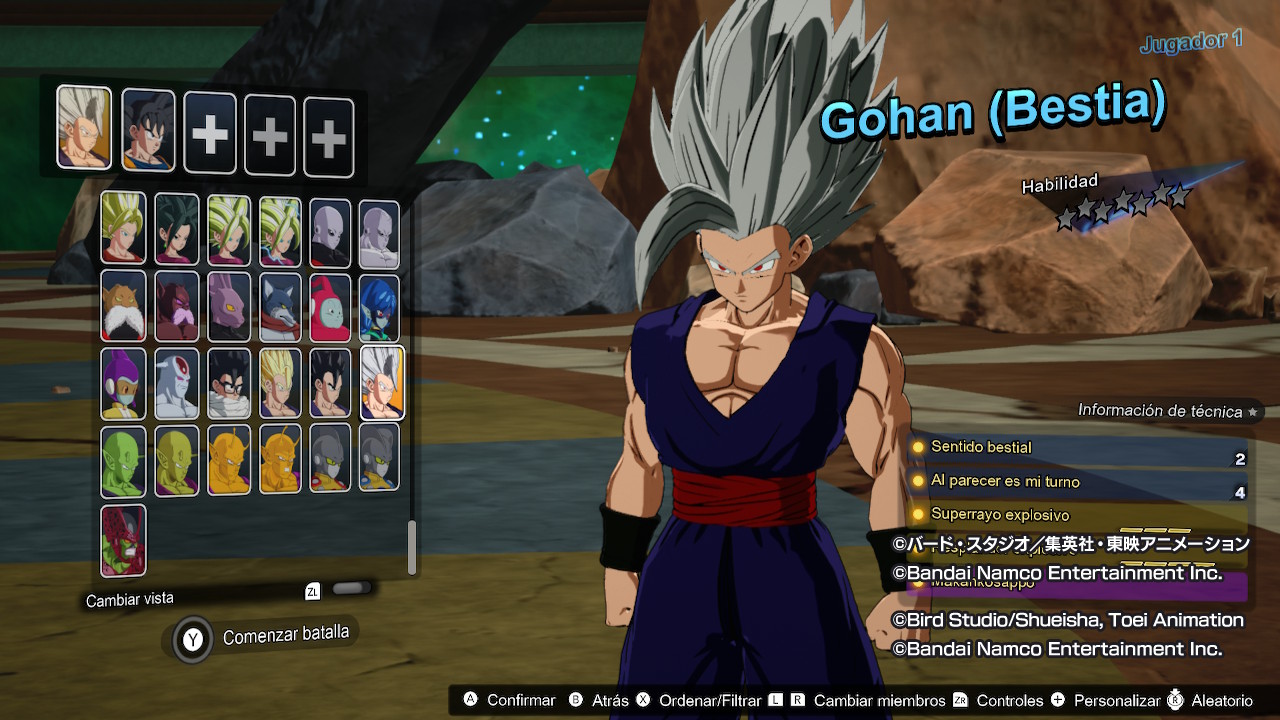The image size is (1280, 720).
Task: Toggle the Cambiar vista switch
Action: (350, 589)
